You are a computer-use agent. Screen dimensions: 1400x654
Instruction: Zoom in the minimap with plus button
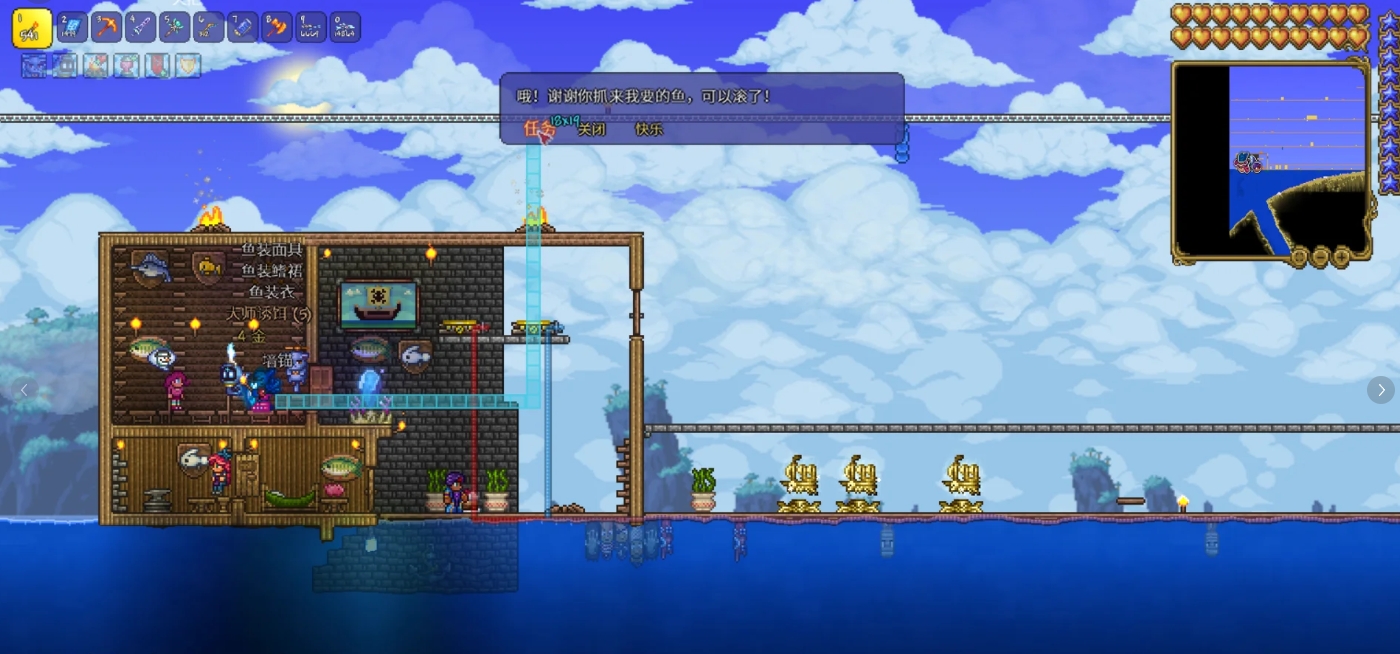1341,257
